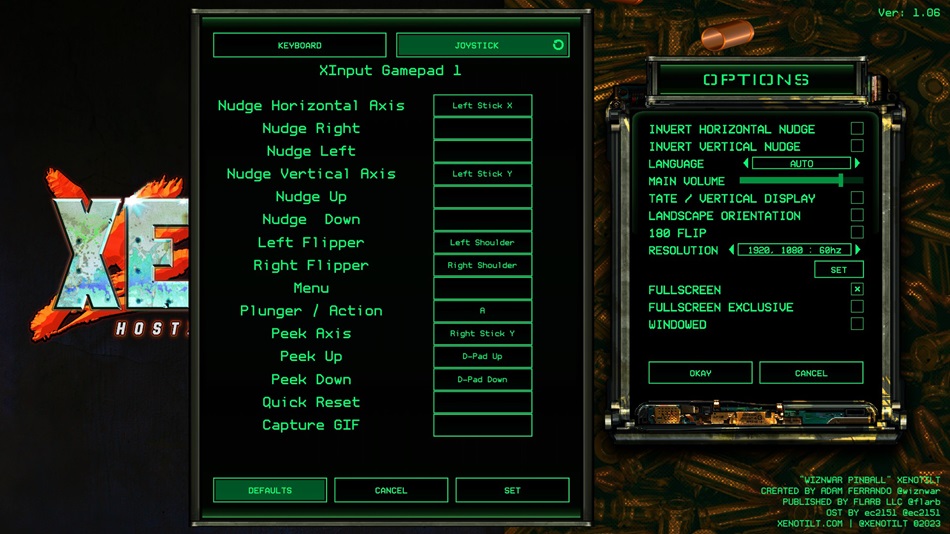Change the Right Flipper binding
950x534 pixels.
click(x=482, y=265)
